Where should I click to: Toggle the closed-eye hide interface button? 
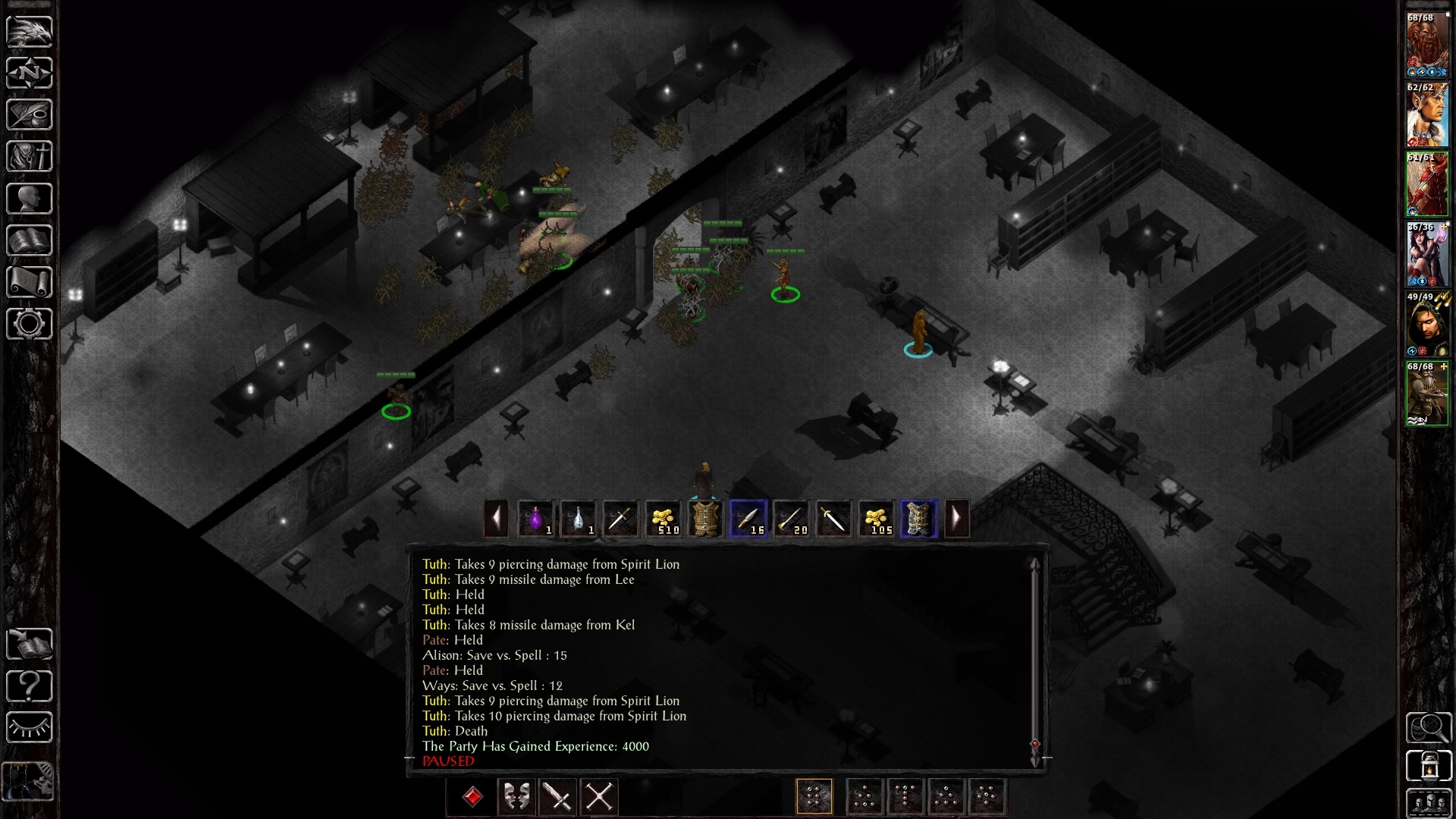30,728
